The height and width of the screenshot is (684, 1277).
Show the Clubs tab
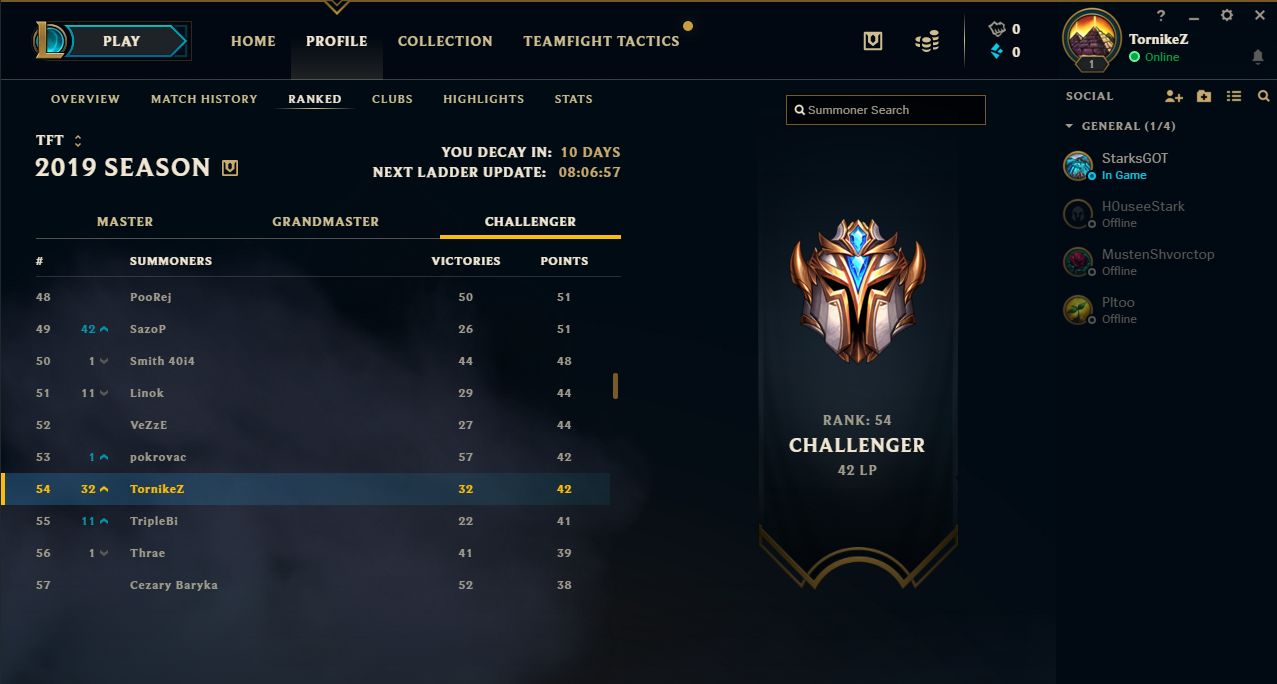click(x=392, y=99)
